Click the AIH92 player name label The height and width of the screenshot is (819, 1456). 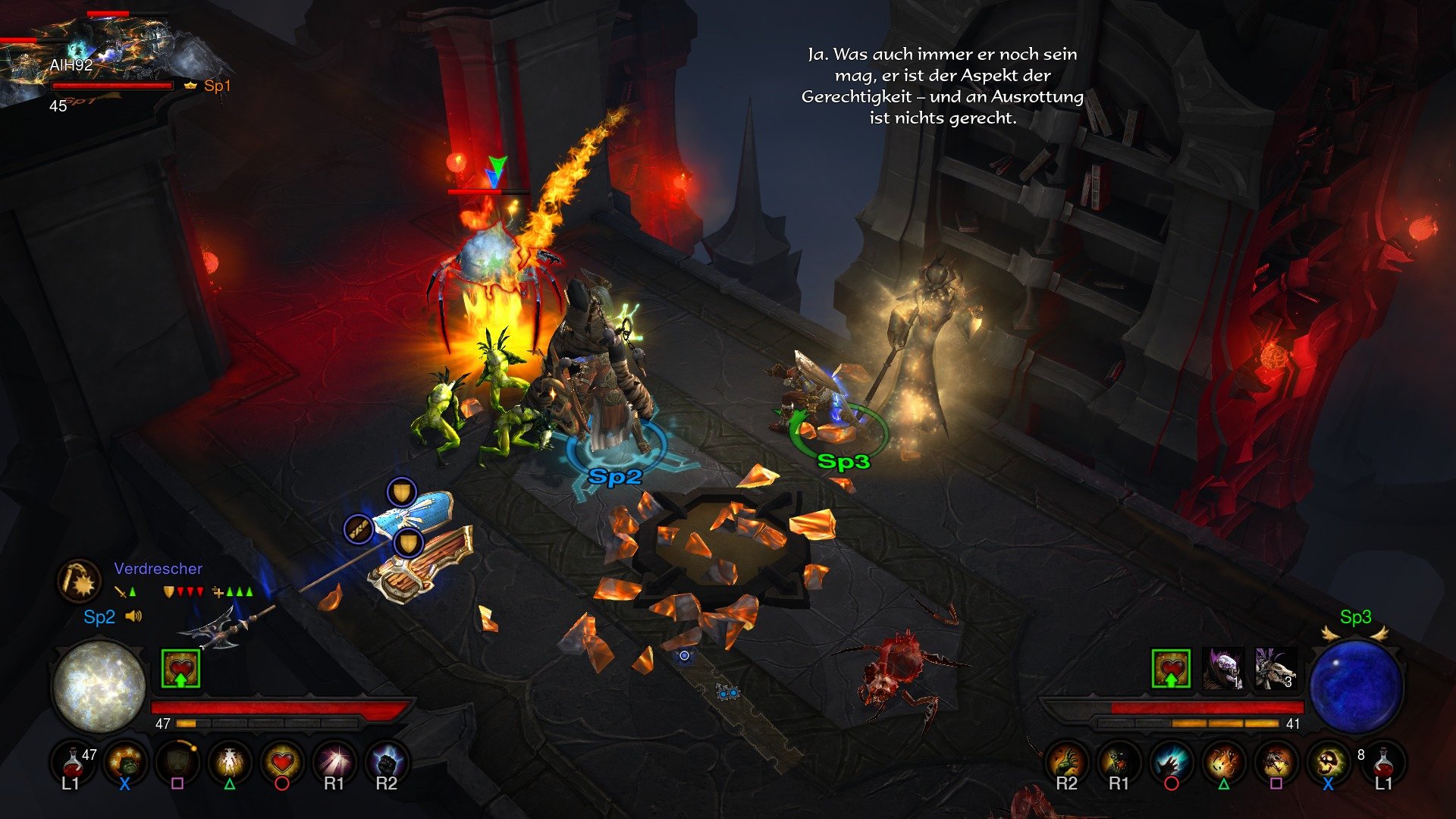(x=70, y=65)
